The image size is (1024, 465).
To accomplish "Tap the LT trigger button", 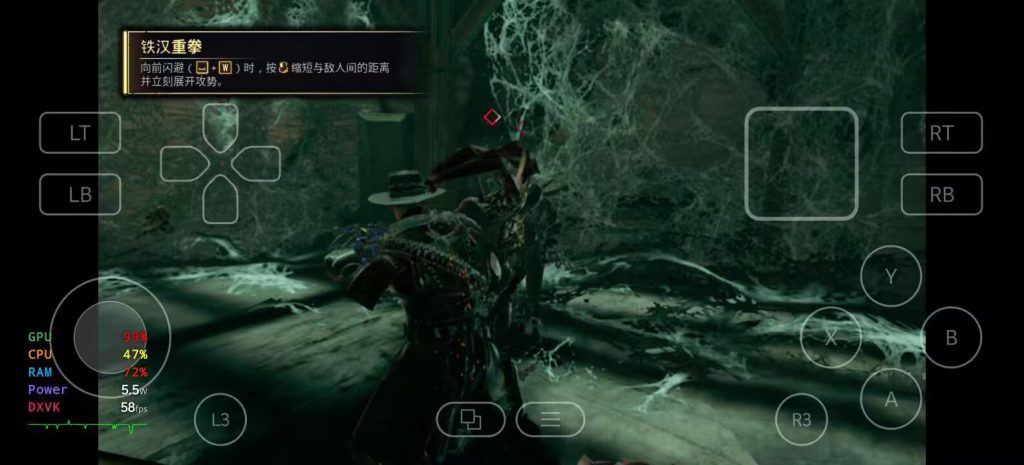I will [x=80, y=133].
